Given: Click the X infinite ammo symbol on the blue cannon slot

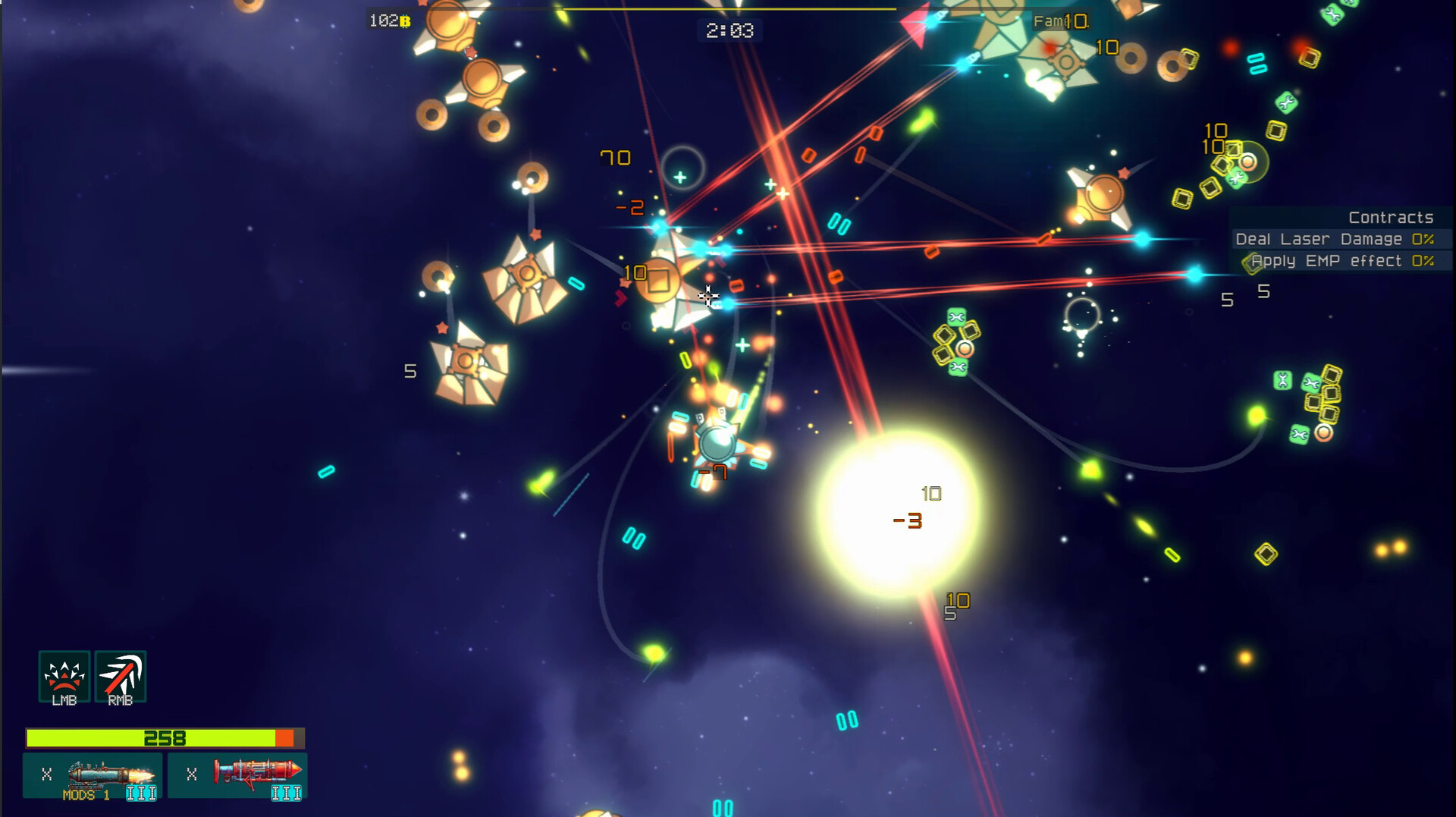Looking at the screenshot, I should tap(46, 775).
